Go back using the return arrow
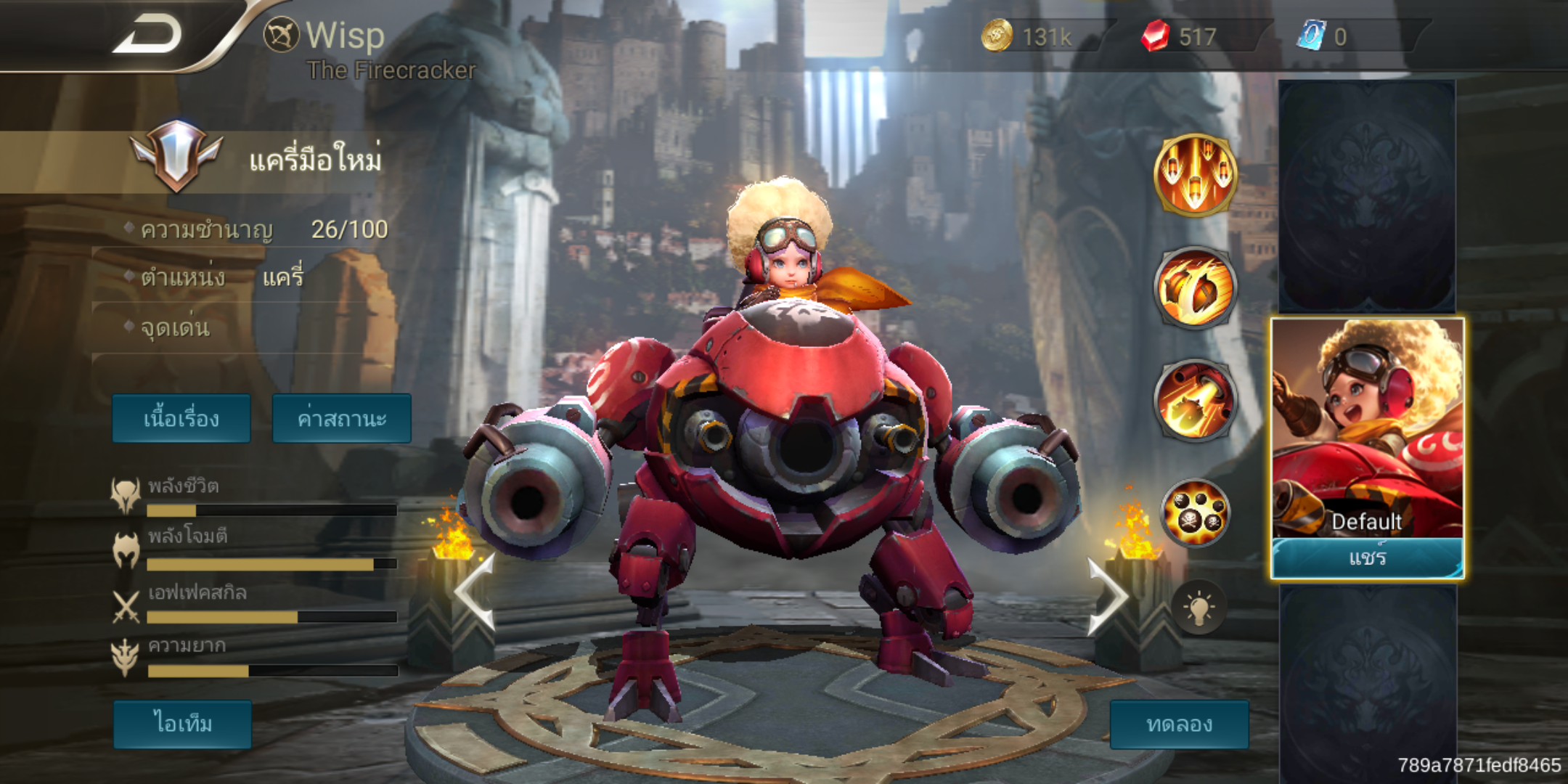The image size is (1568, 784). 147,35
